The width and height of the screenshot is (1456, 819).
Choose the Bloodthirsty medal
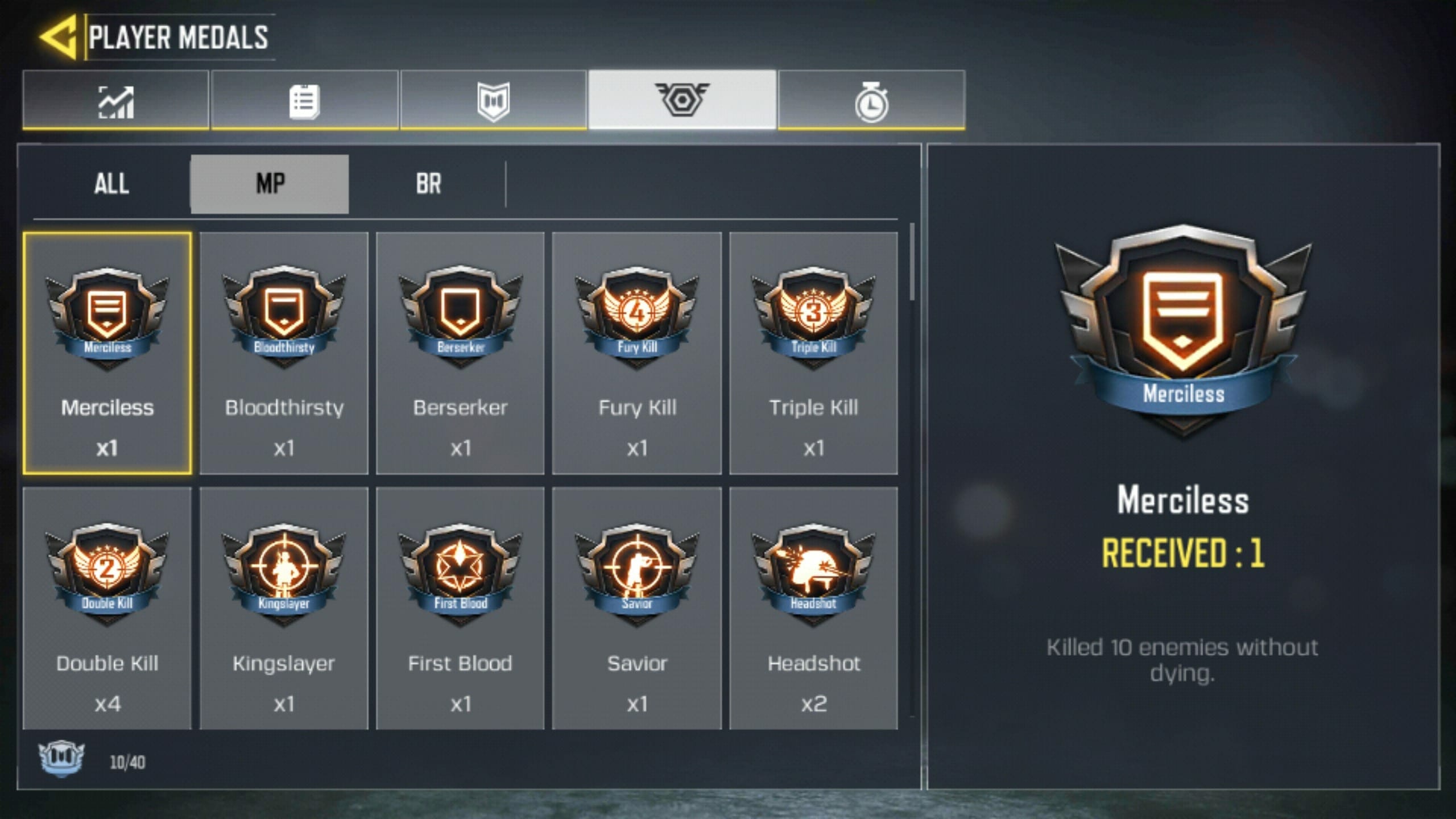click(284, 353)
